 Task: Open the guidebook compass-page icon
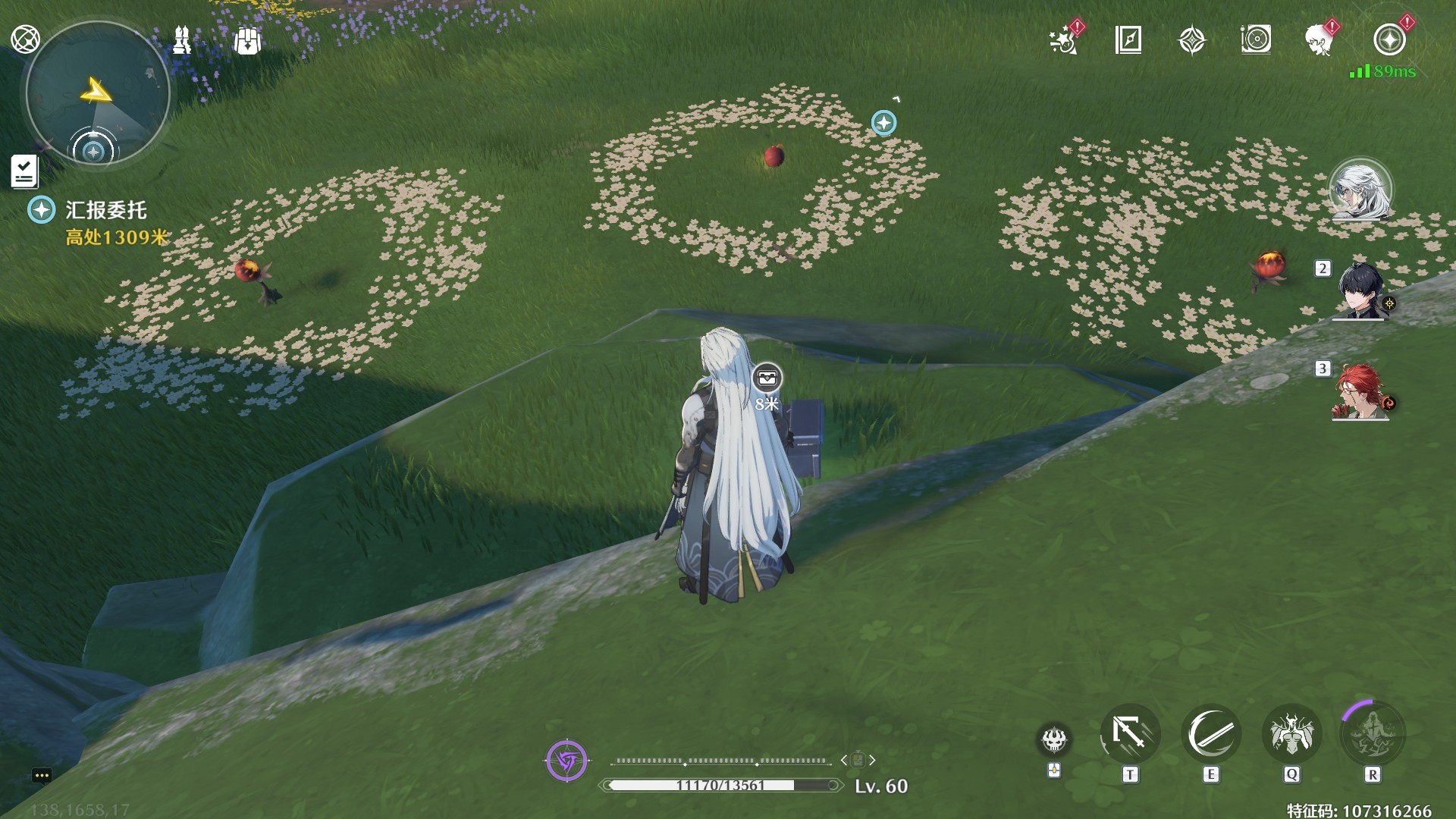1128,40
